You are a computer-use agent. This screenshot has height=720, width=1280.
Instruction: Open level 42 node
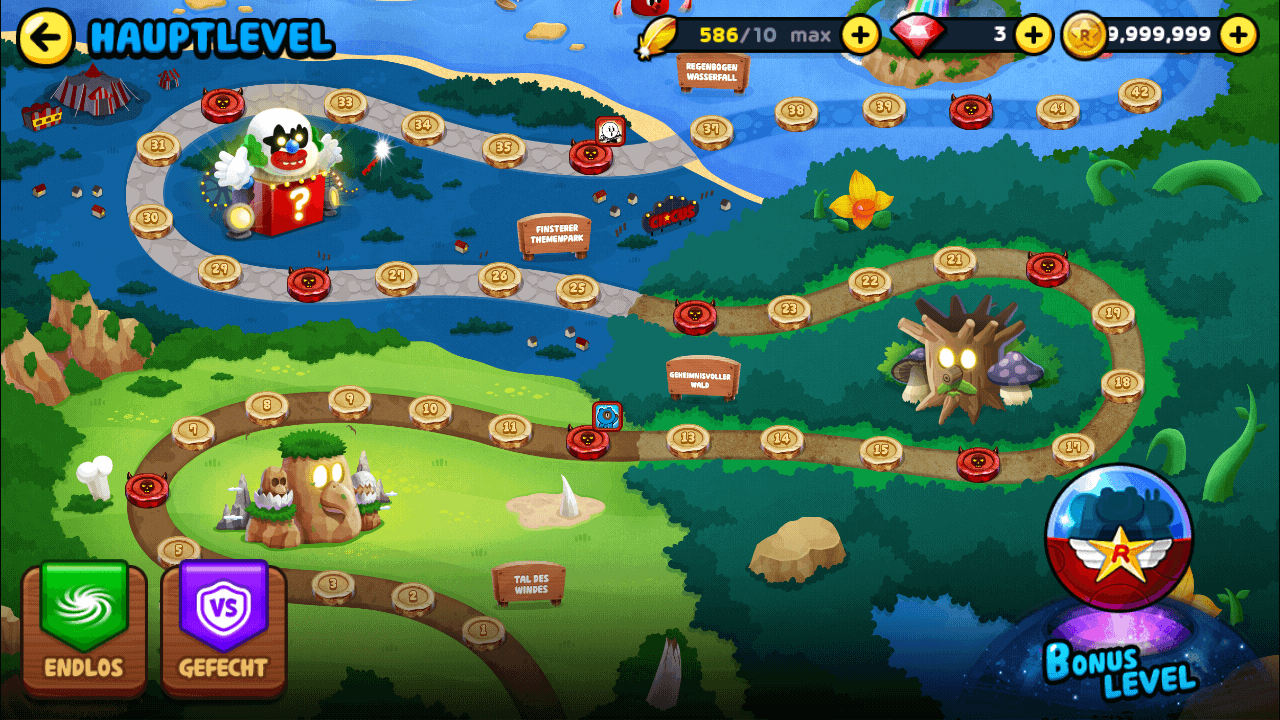(1140, 93)
